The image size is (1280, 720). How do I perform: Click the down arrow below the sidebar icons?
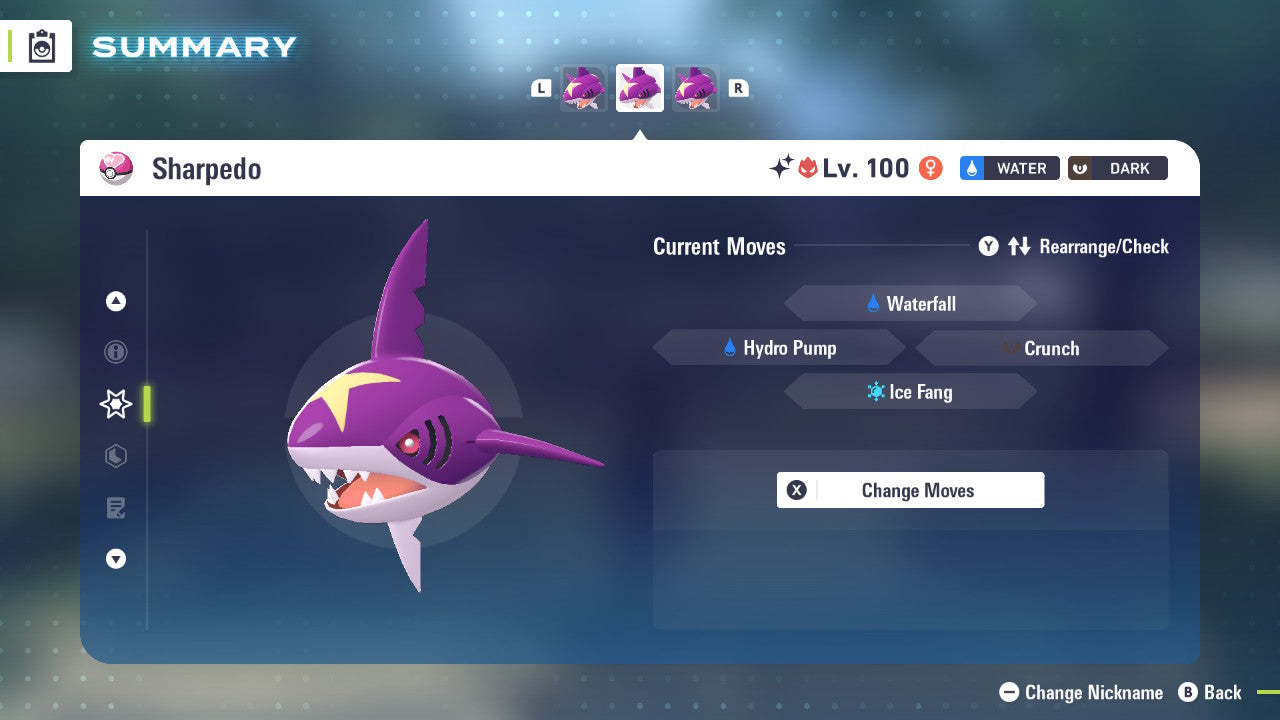tap(115, 559)
